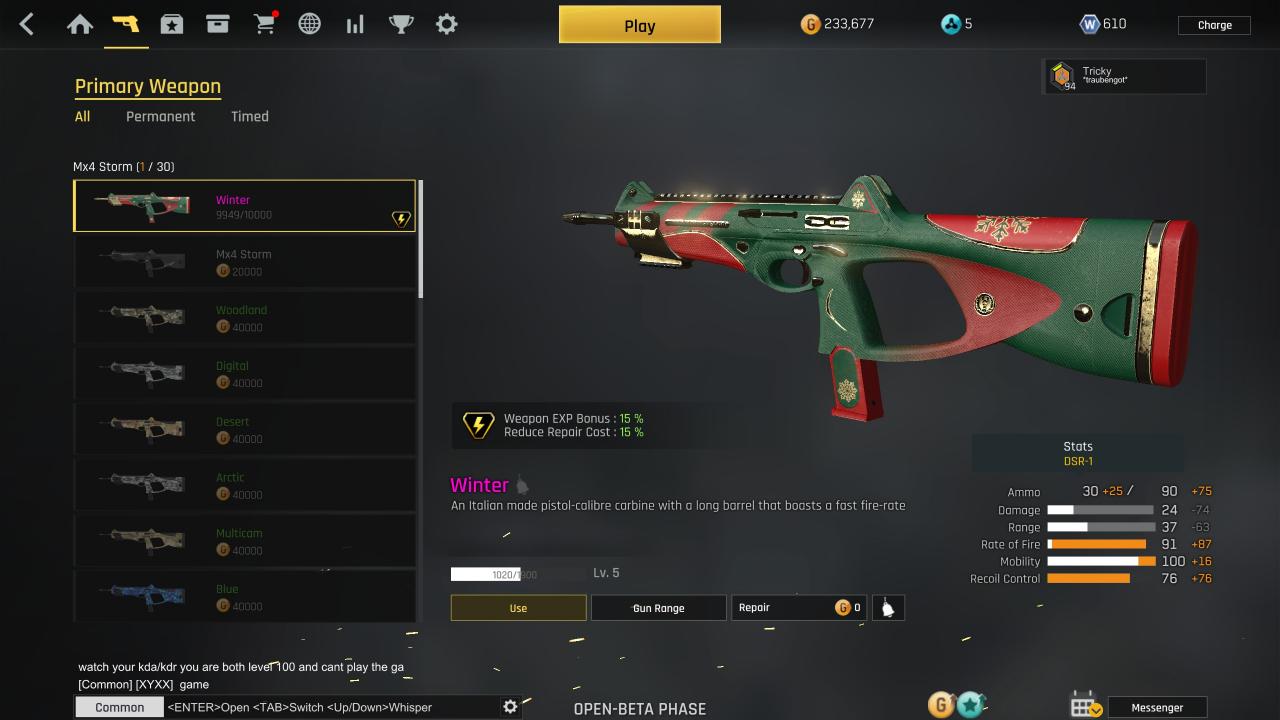Viewport: 1280px width, 720px height.
Task: Open the settings gear in top bar
Action: [x=447, y=25]
